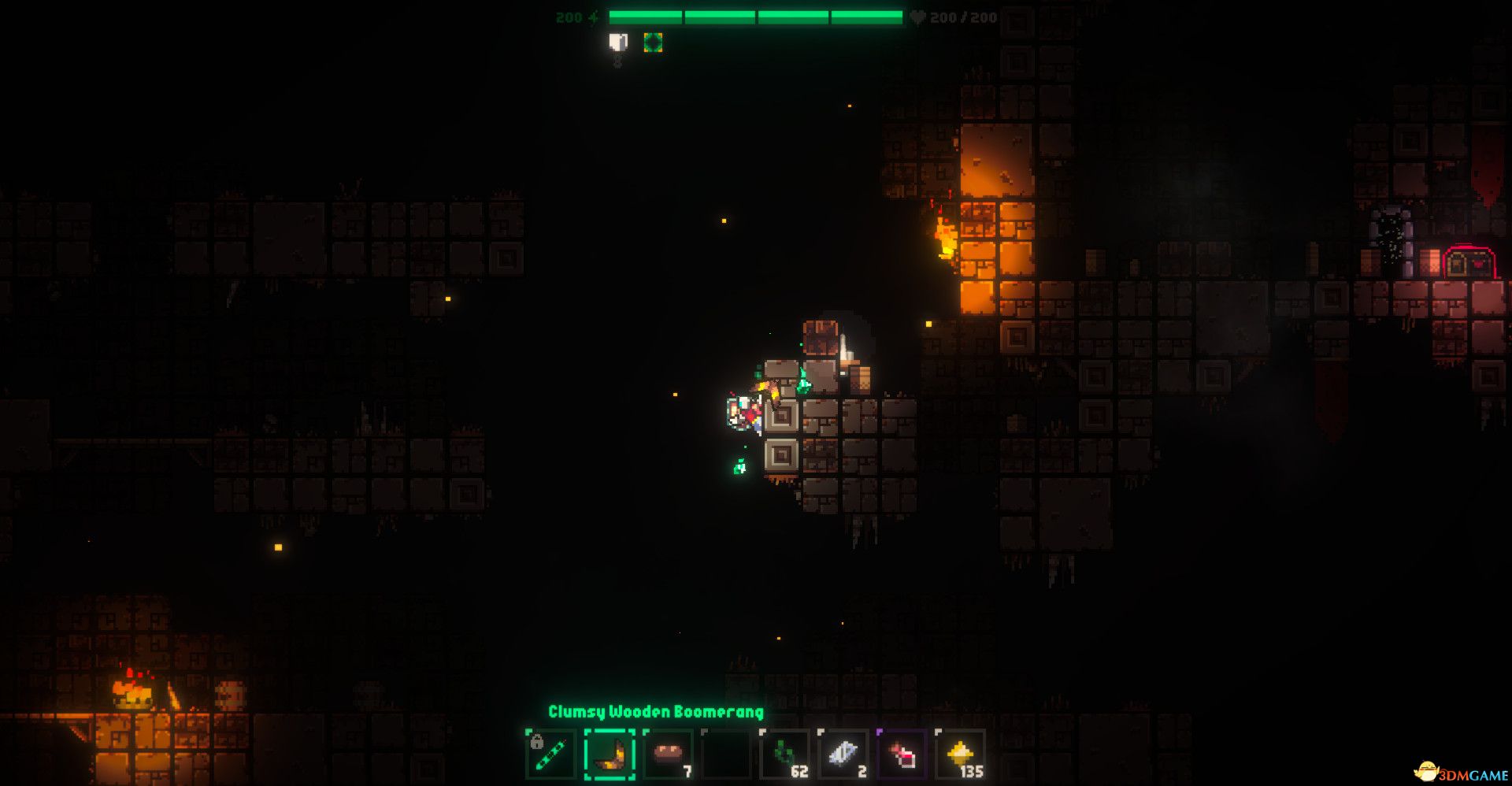Image resolution: width=1512 pixels, height=786 pixels.
Task: Select the green vine item slot (62)
Action: coord(785,754)
